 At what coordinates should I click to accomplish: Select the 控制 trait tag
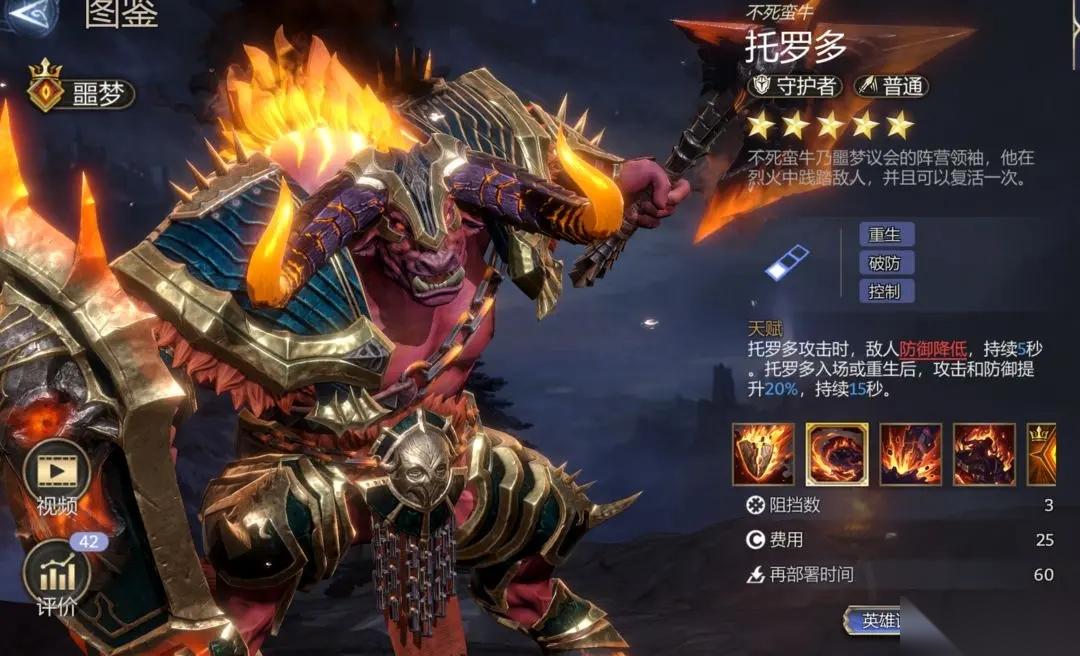pyautogui.click(x=886, y=291)
